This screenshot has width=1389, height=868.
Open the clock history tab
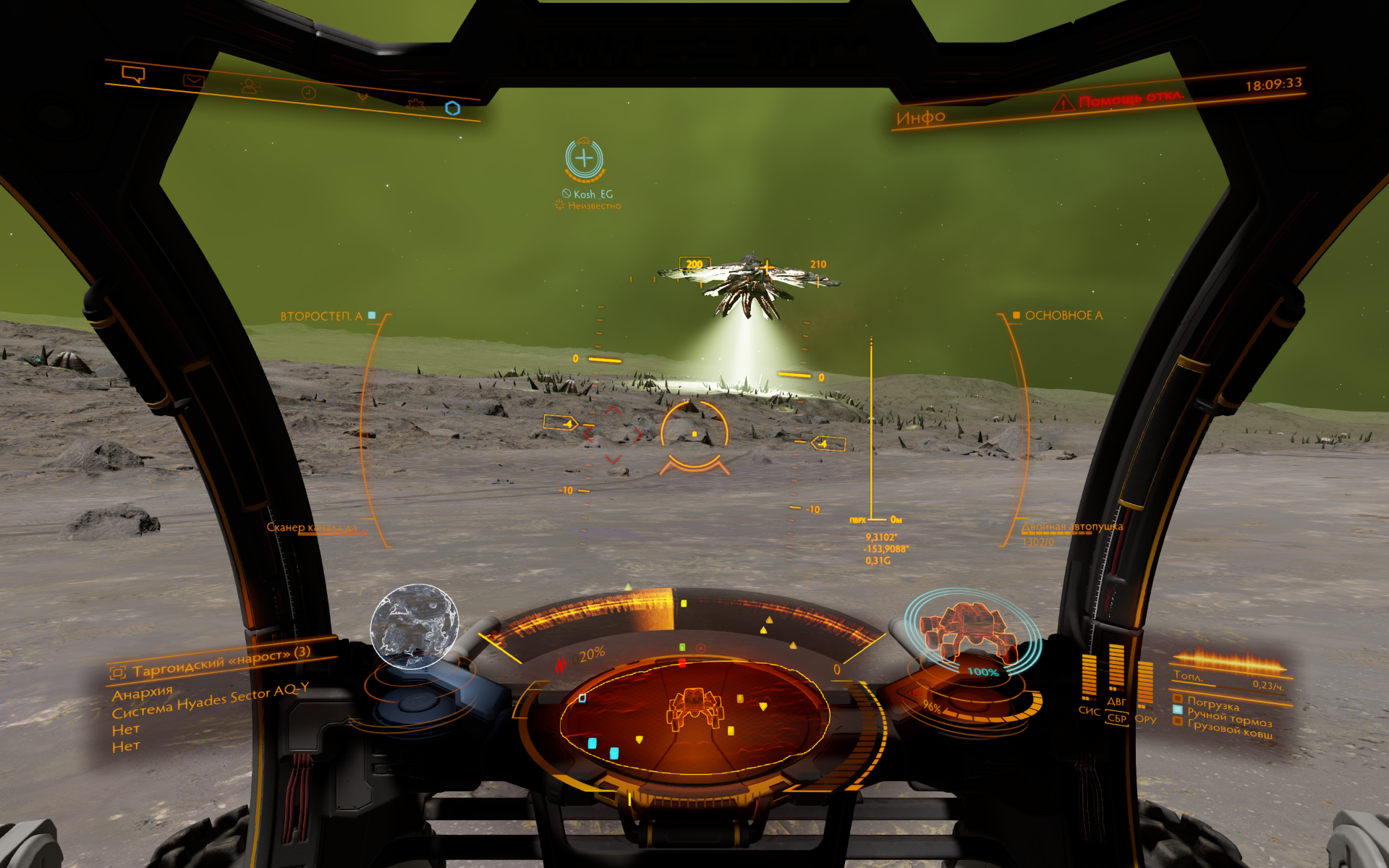[309, 93]
